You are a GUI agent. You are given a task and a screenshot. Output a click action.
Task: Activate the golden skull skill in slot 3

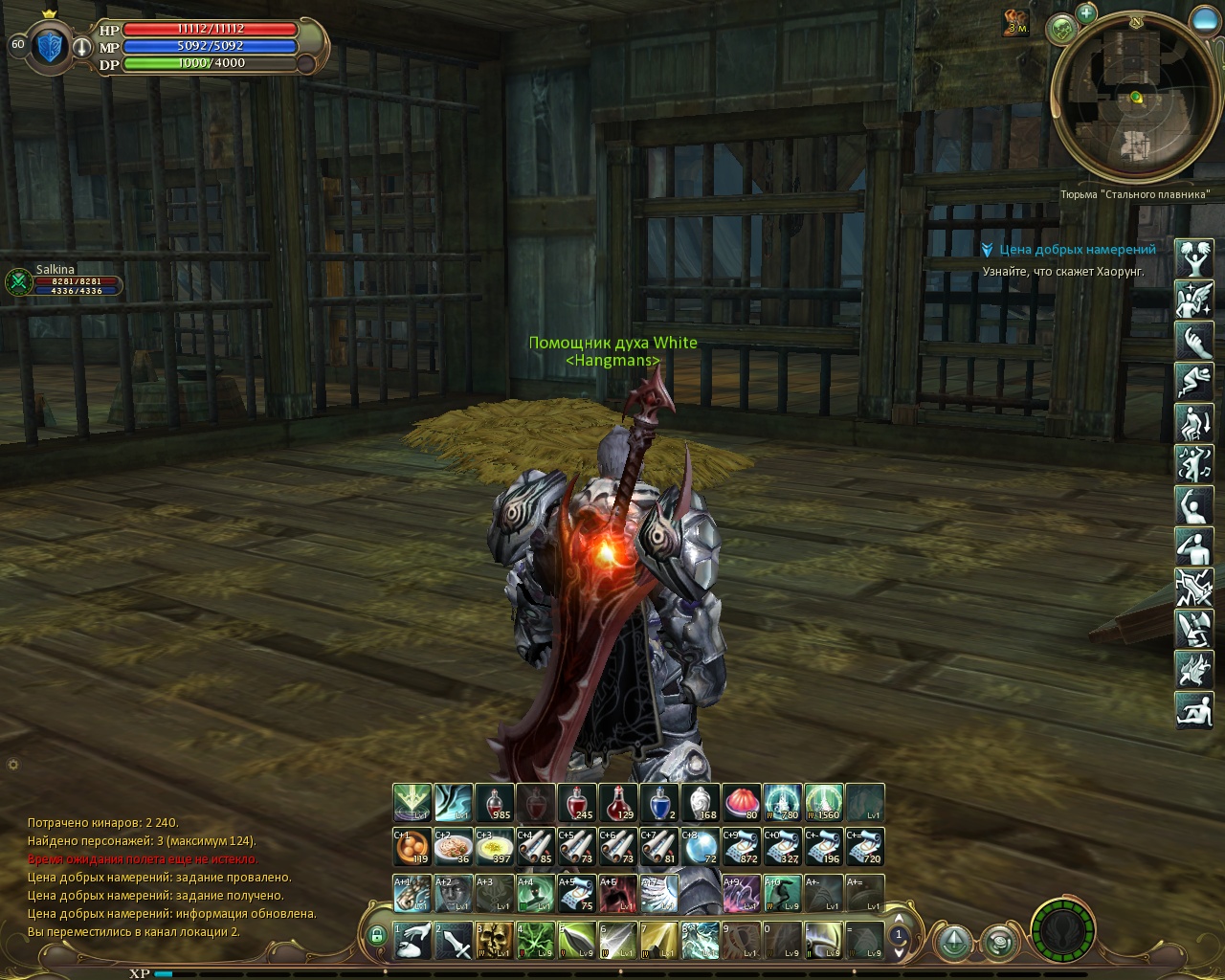pyautogui.click(x=494, y=940)
